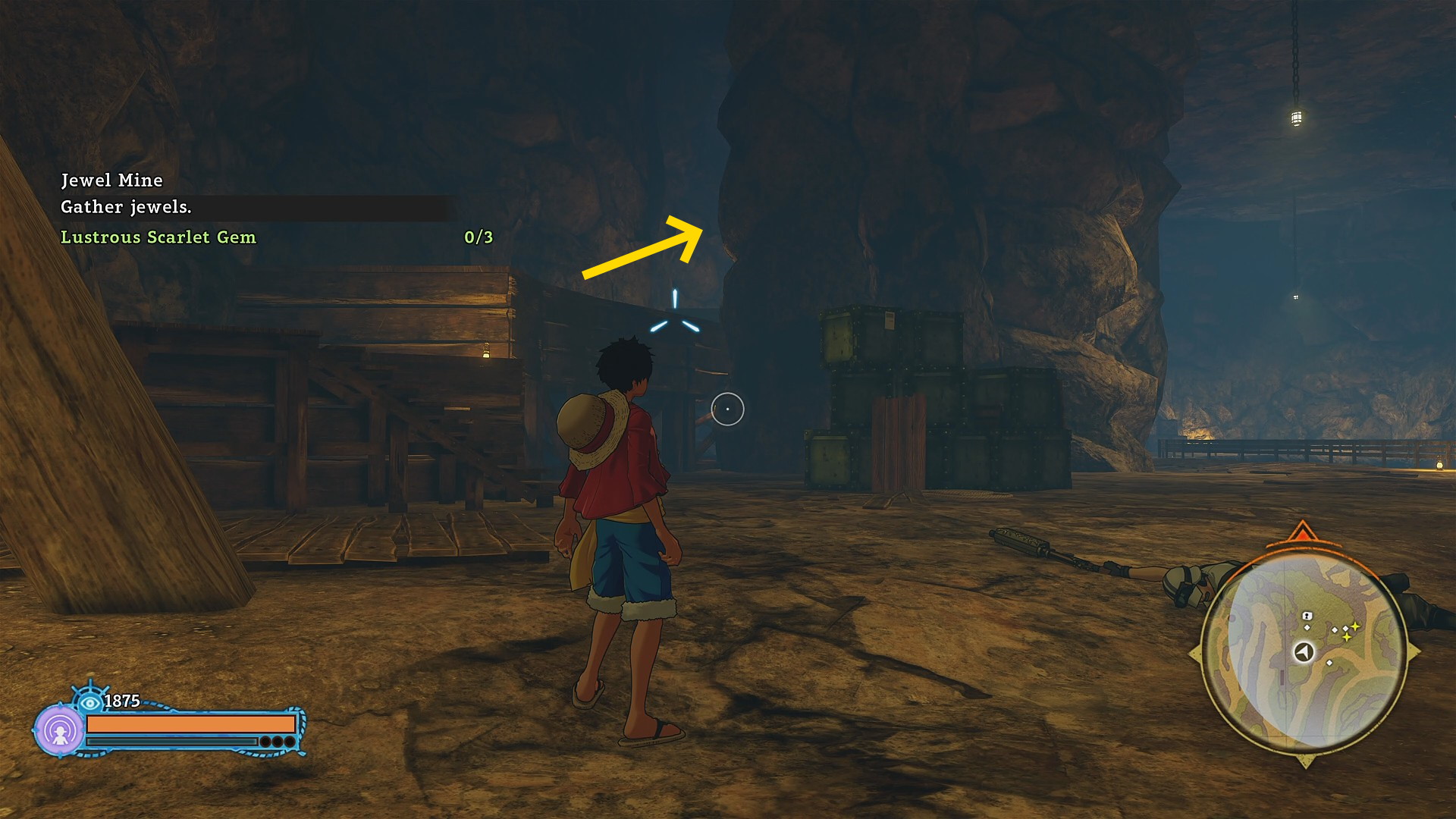
Task: Open the circular minimap
Action: point(1304,652)
